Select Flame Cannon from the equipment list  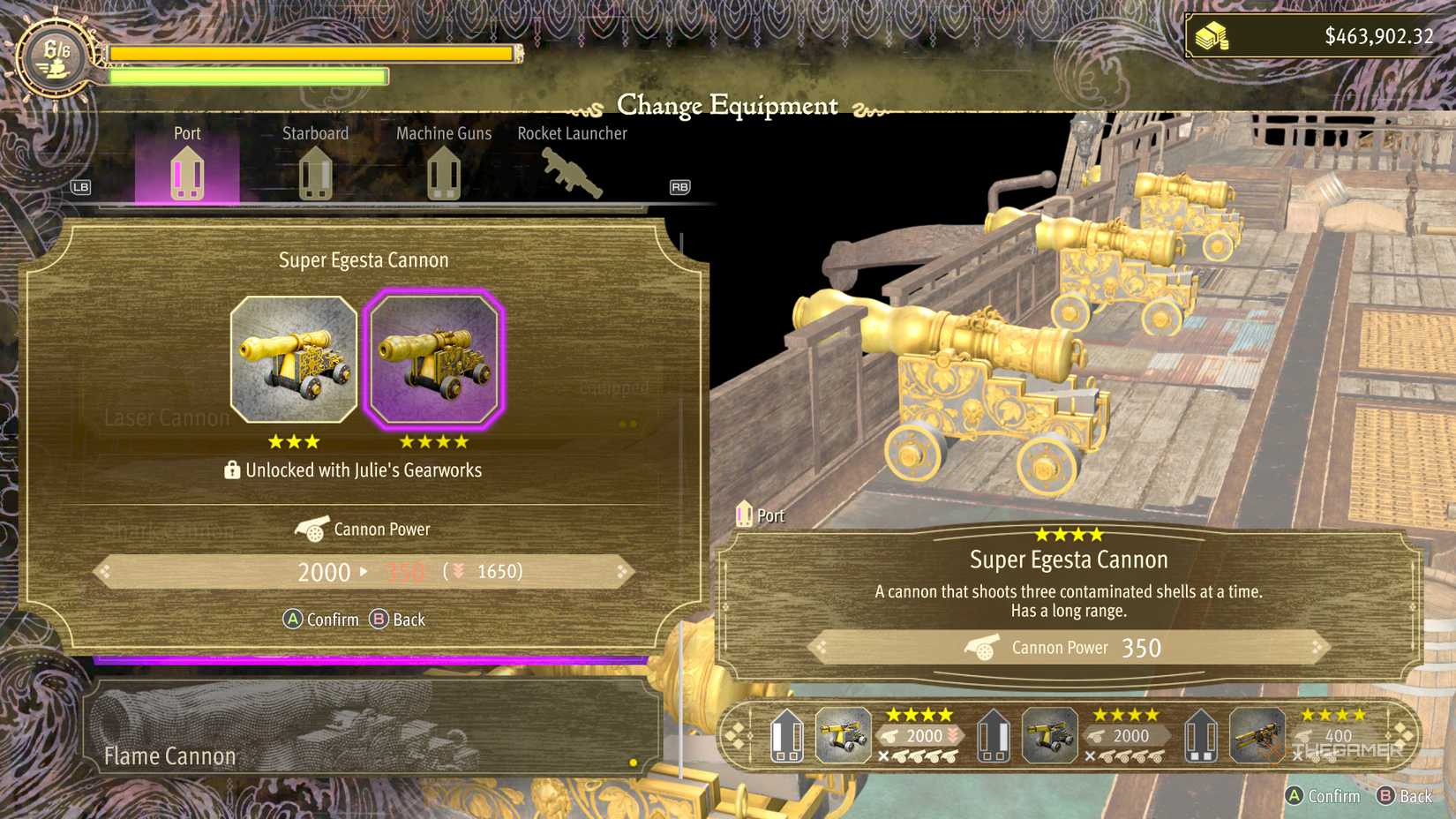(169, 755)
